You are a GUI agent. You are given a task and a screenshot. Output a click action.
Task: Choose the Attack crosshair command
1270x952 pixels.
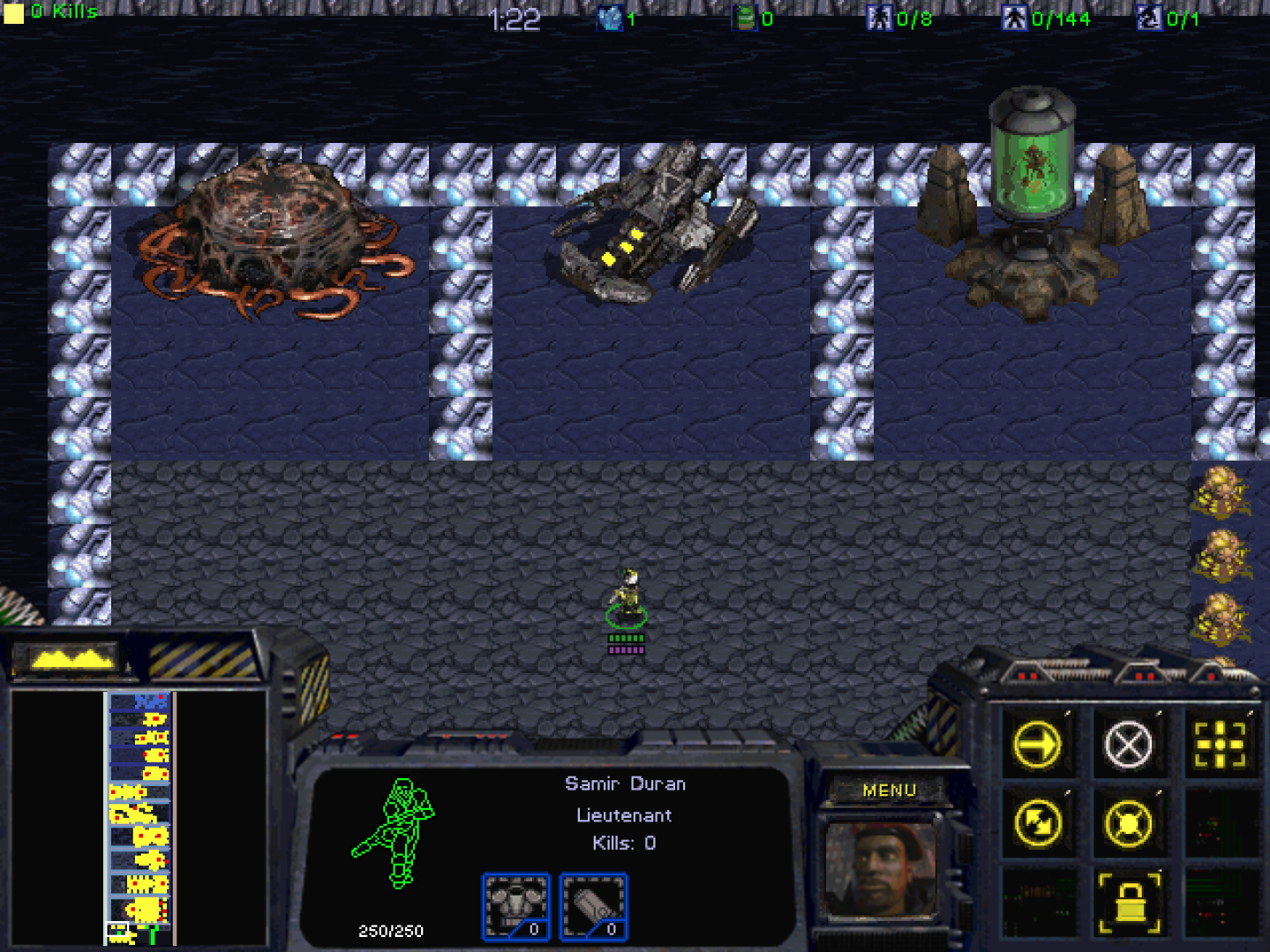(1220, 745)
